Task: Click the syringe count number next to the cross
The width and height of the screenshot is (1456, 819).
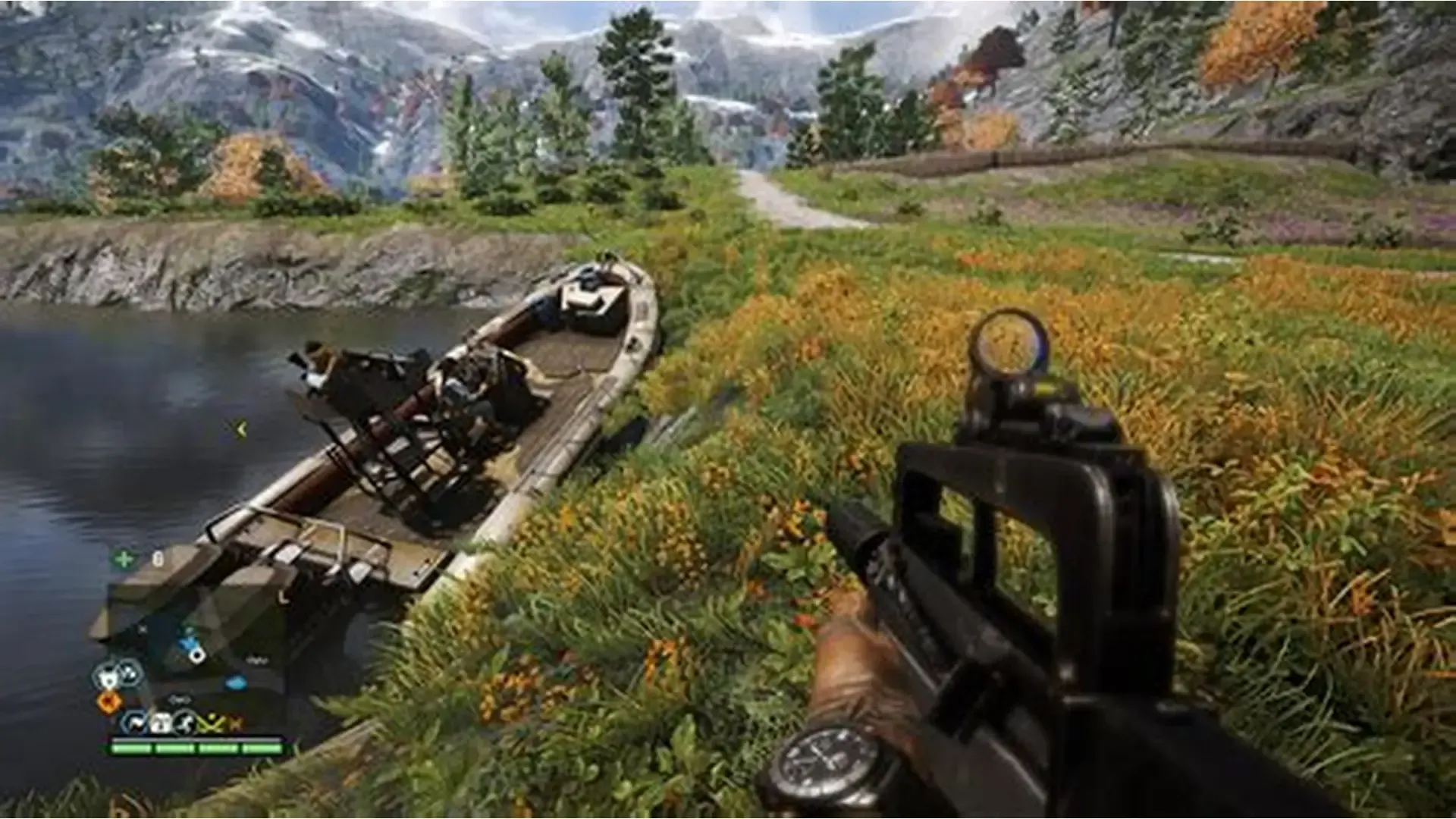Action: pos(158,559)
